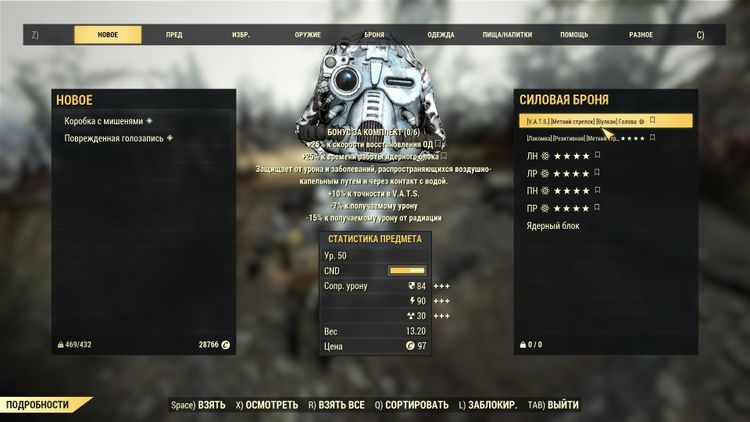
Task: Open the РАЗНОЕ misc tab
Action: 641,35
